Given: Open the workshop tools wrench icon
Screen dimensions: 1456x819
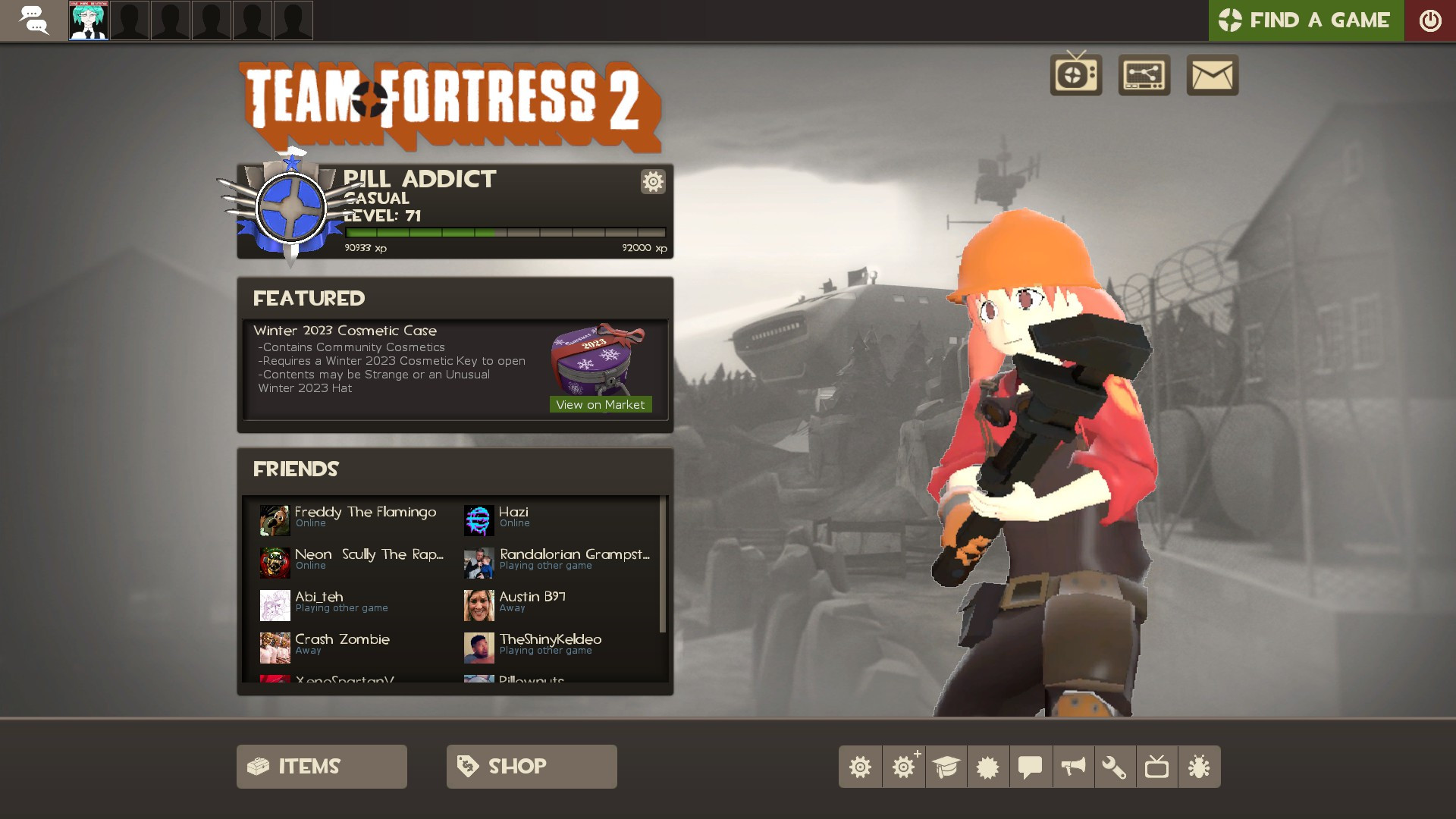Looking at the screenshot, I should click(x=1116, y=766).
